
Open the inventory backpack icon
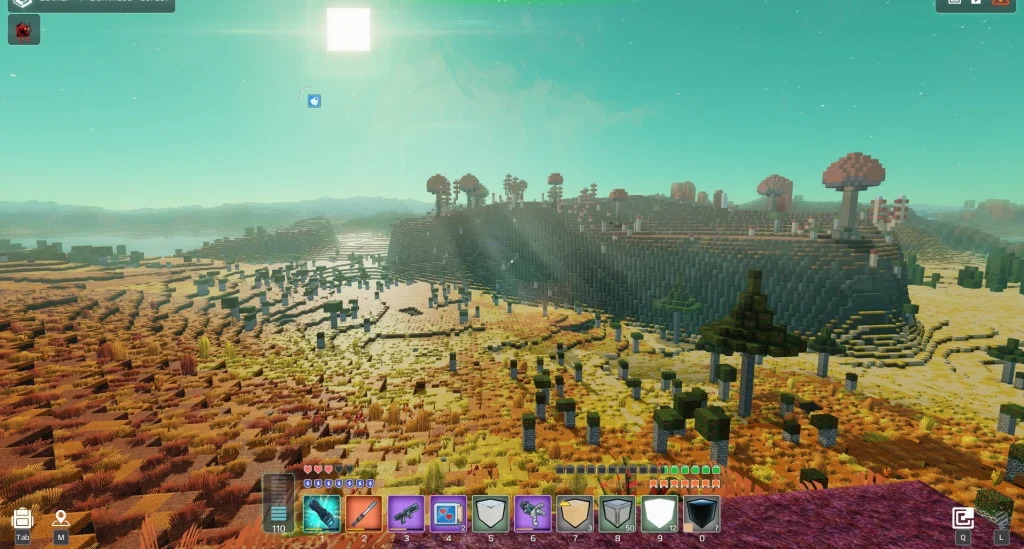(22, 519)
